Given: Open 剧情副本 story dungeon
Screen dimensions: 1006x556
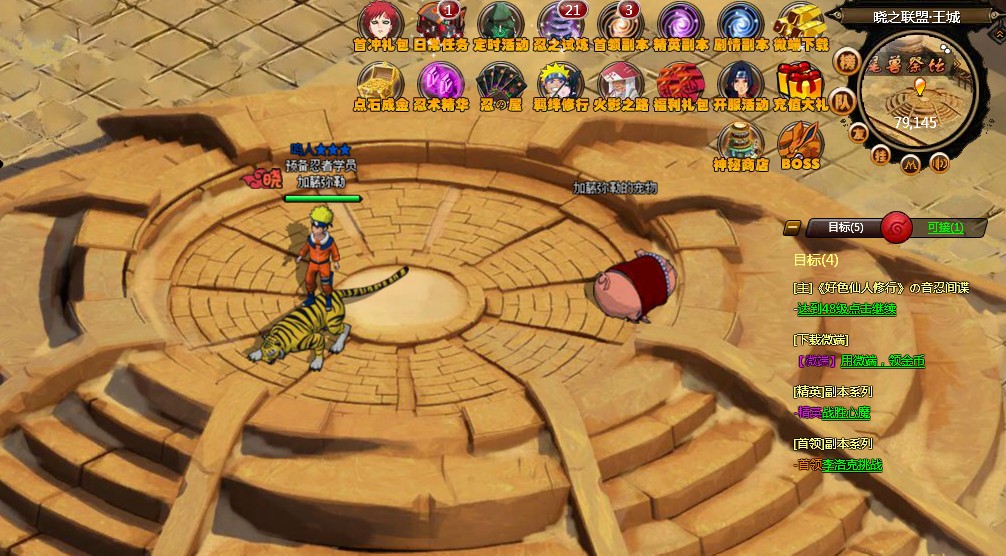Looking at the screenshot, I should pos(740,24).
